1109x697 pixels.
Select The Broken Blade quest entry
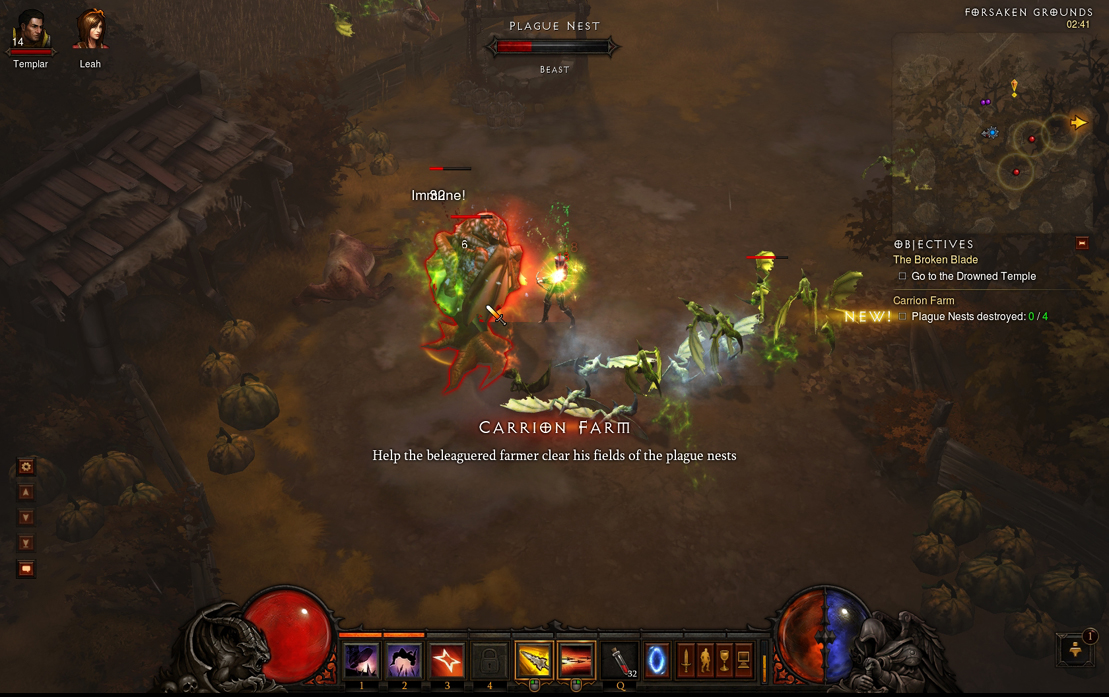click(935, 260)
